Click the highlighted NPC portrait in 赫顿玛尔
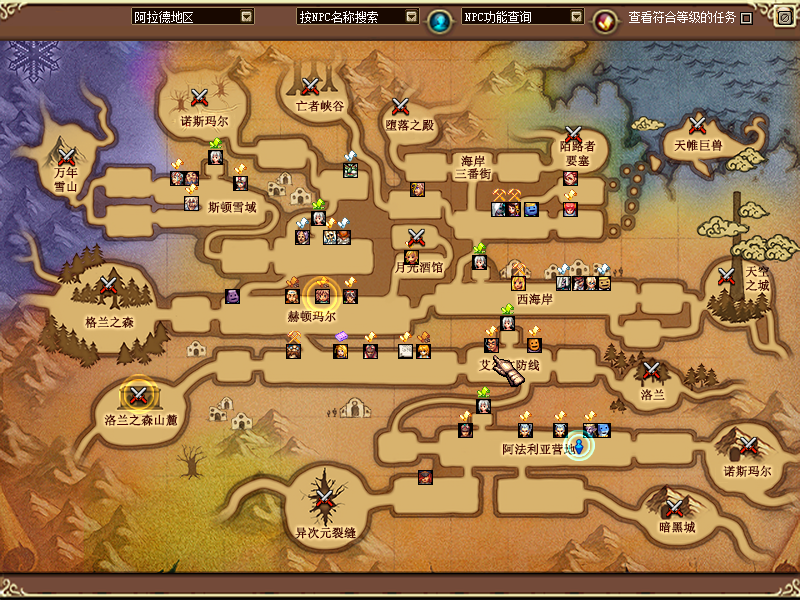The height and width of the screenshot is (600, 800). 322,295
